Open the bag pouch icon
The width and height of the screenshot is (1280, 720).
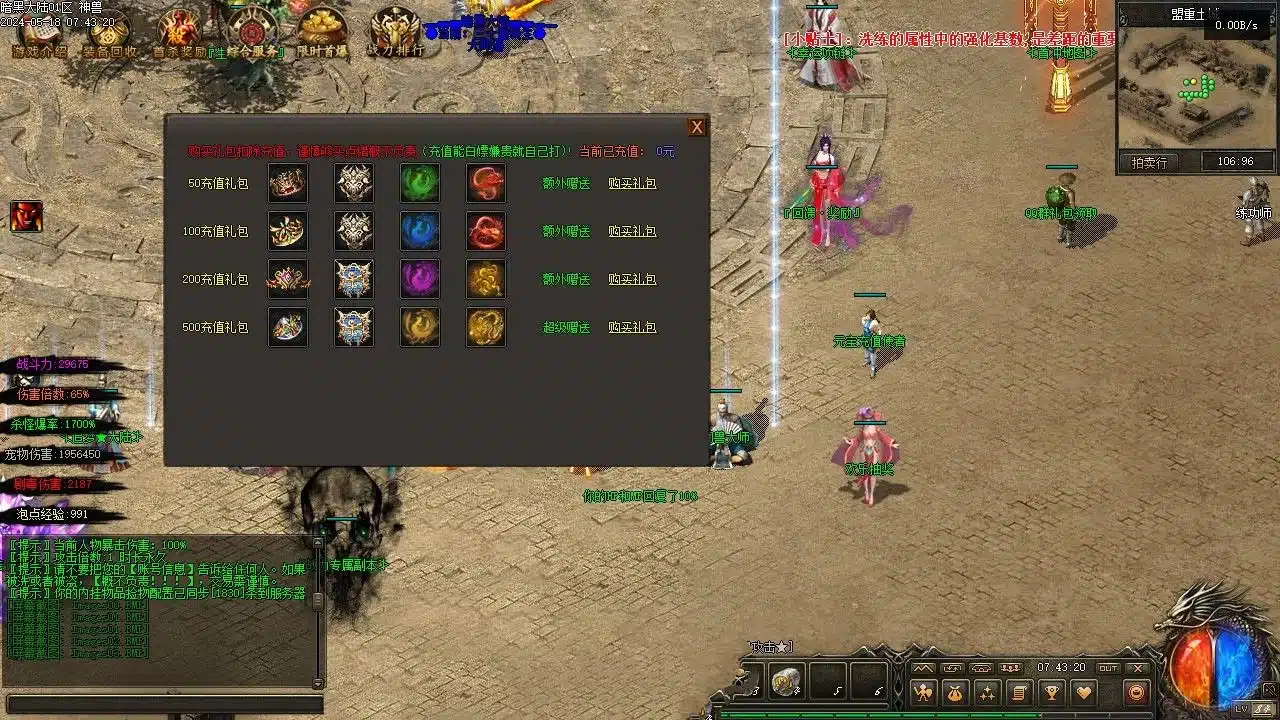pos(955,692)
